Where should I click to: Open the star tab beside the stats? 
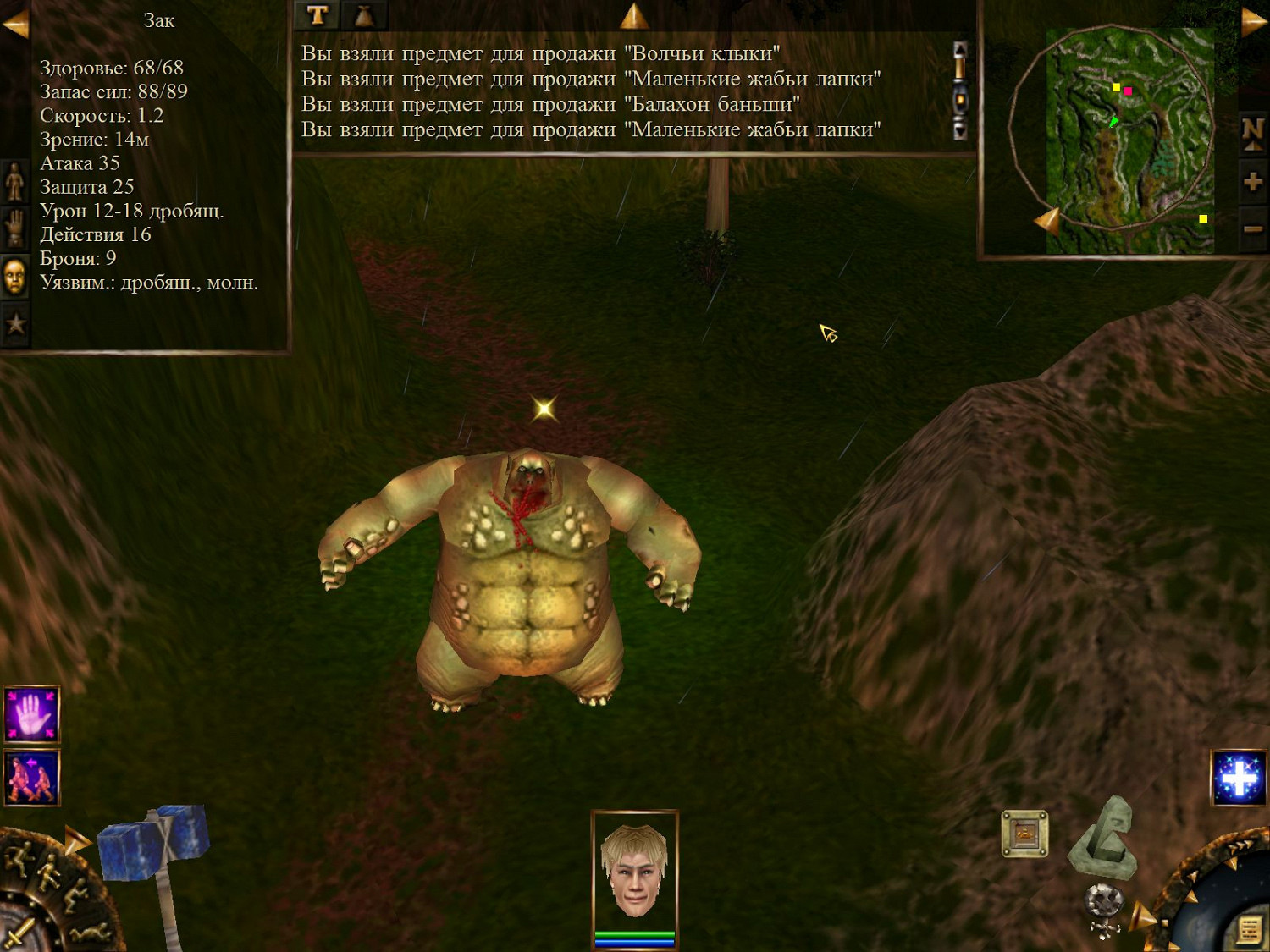tap(14, 323)
